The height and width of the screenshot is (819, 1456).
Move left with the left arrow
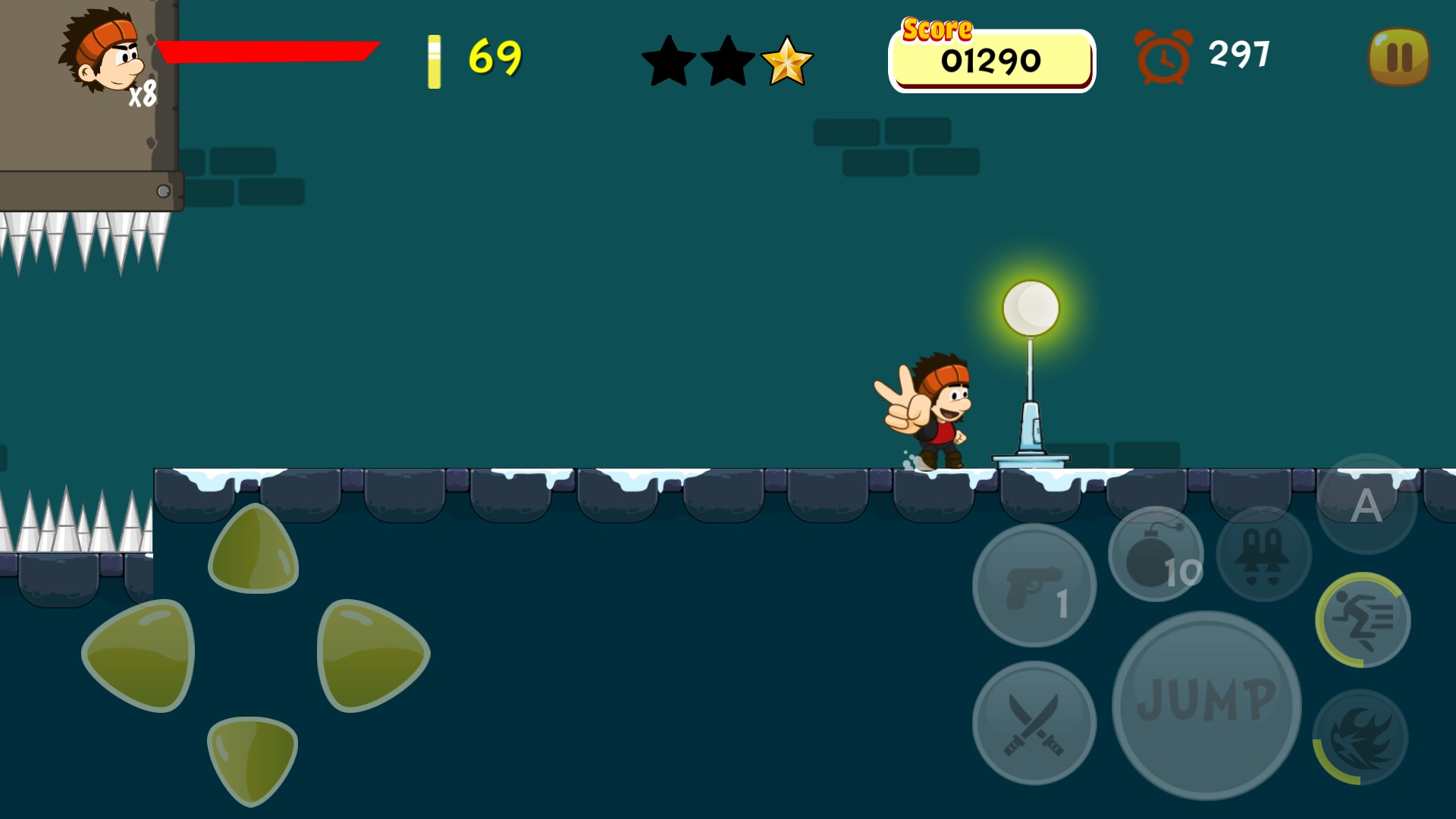[140, 655]
